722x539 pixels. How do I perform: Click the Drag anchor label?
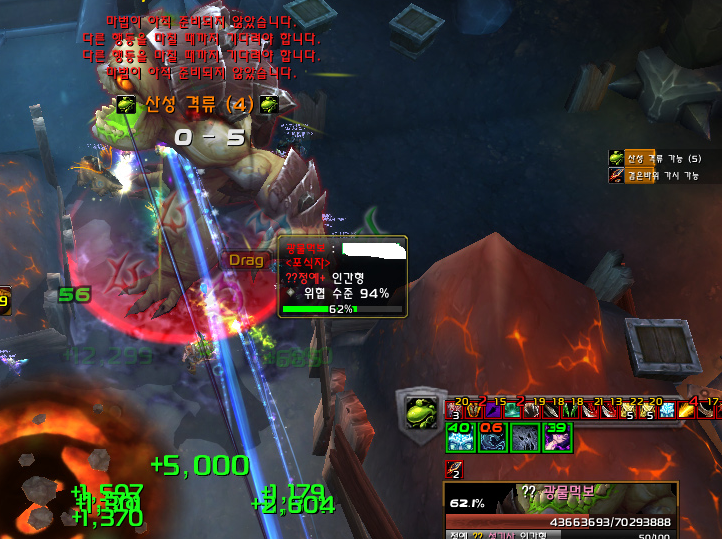click(x=247, y=260)
